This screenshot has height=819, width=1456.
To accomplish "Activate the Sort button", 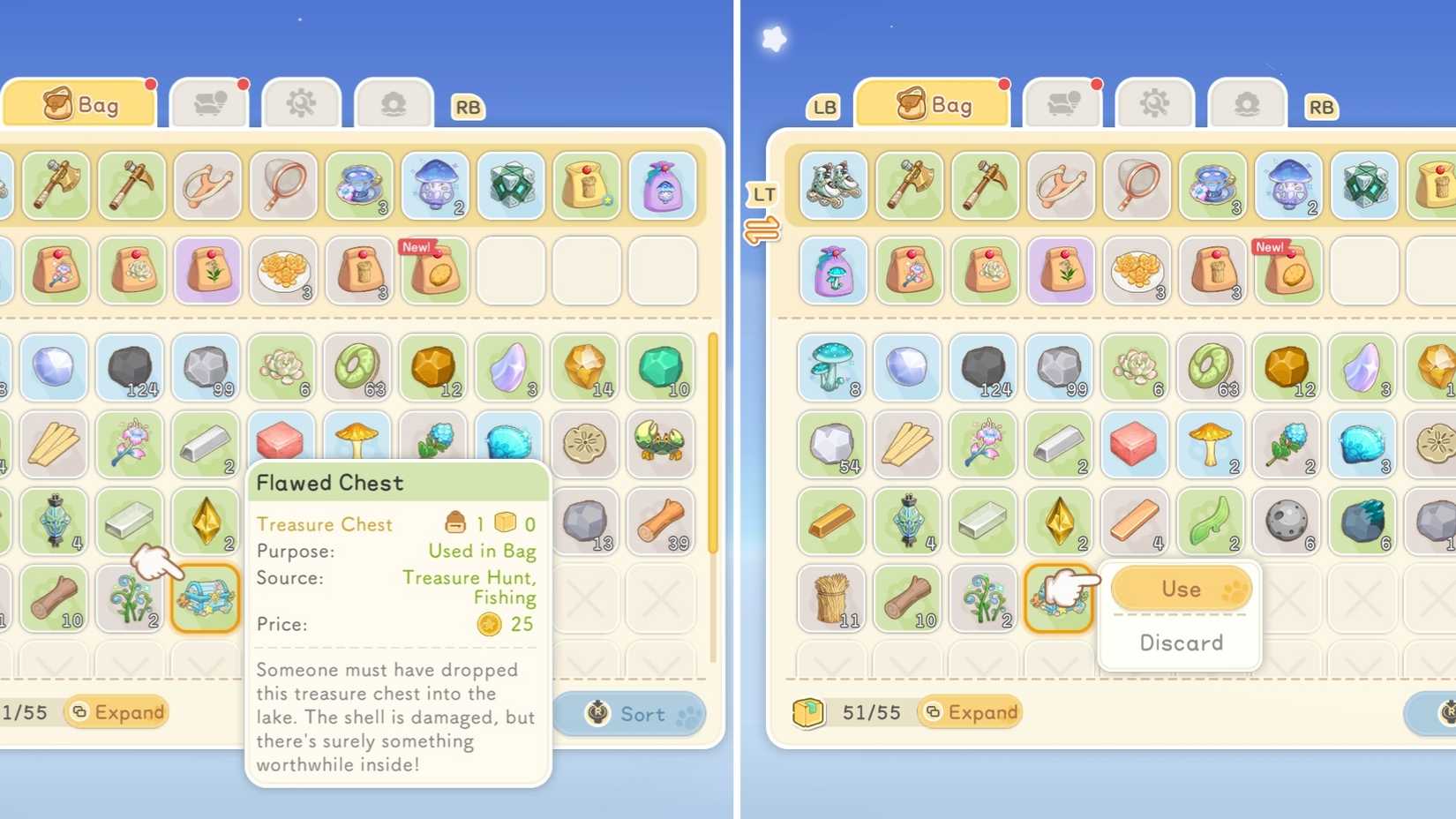I will pos(630,714).
